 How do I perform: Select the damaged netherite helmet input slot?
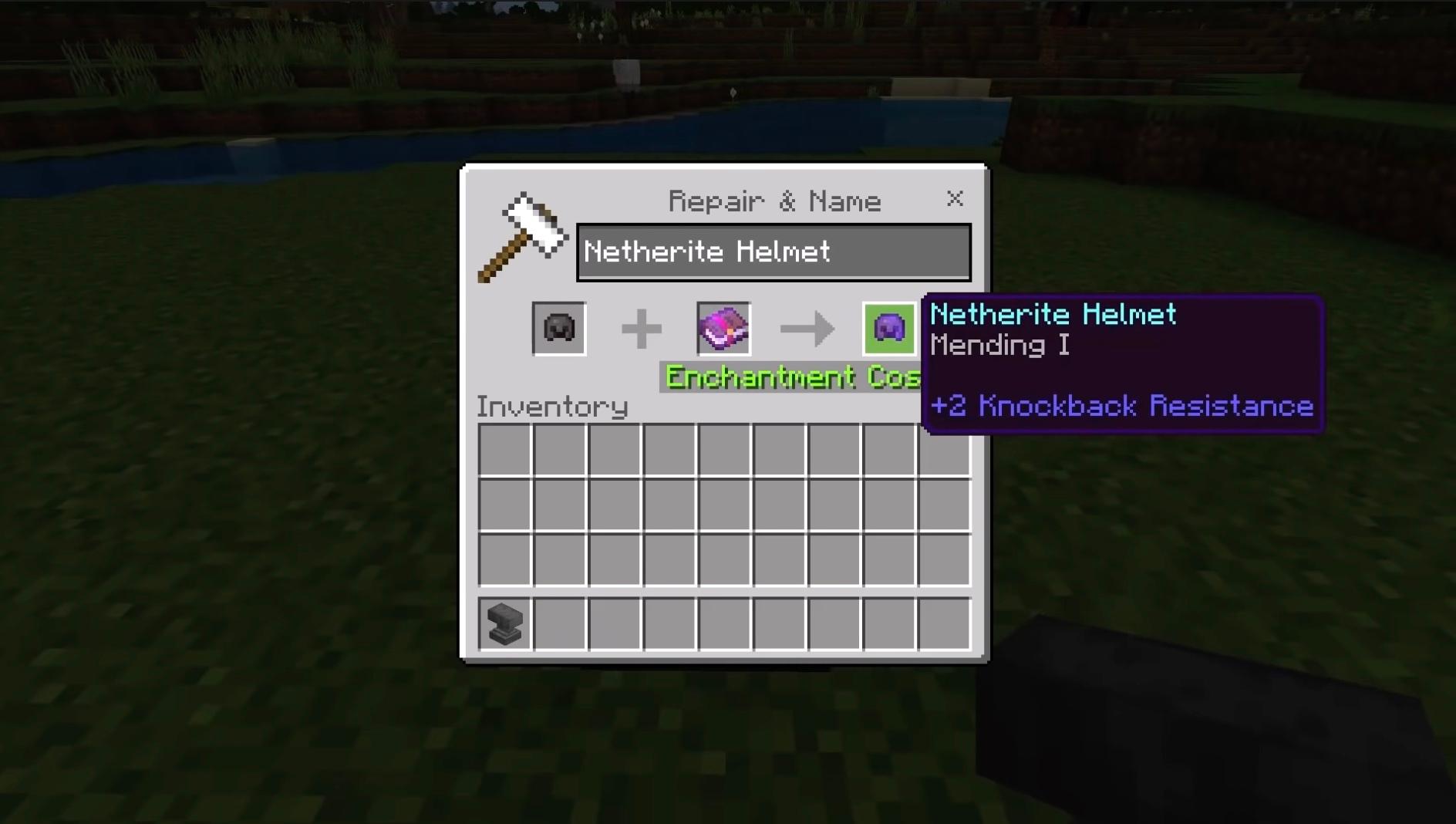(x=558, y=327)
